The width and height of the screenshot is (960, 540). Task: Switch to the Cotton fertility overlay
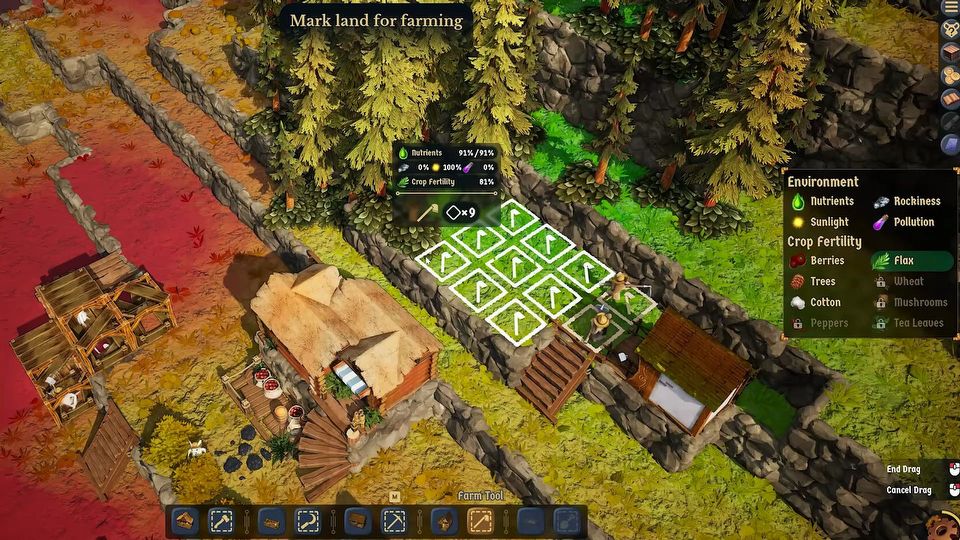click(x=817, y=303)
